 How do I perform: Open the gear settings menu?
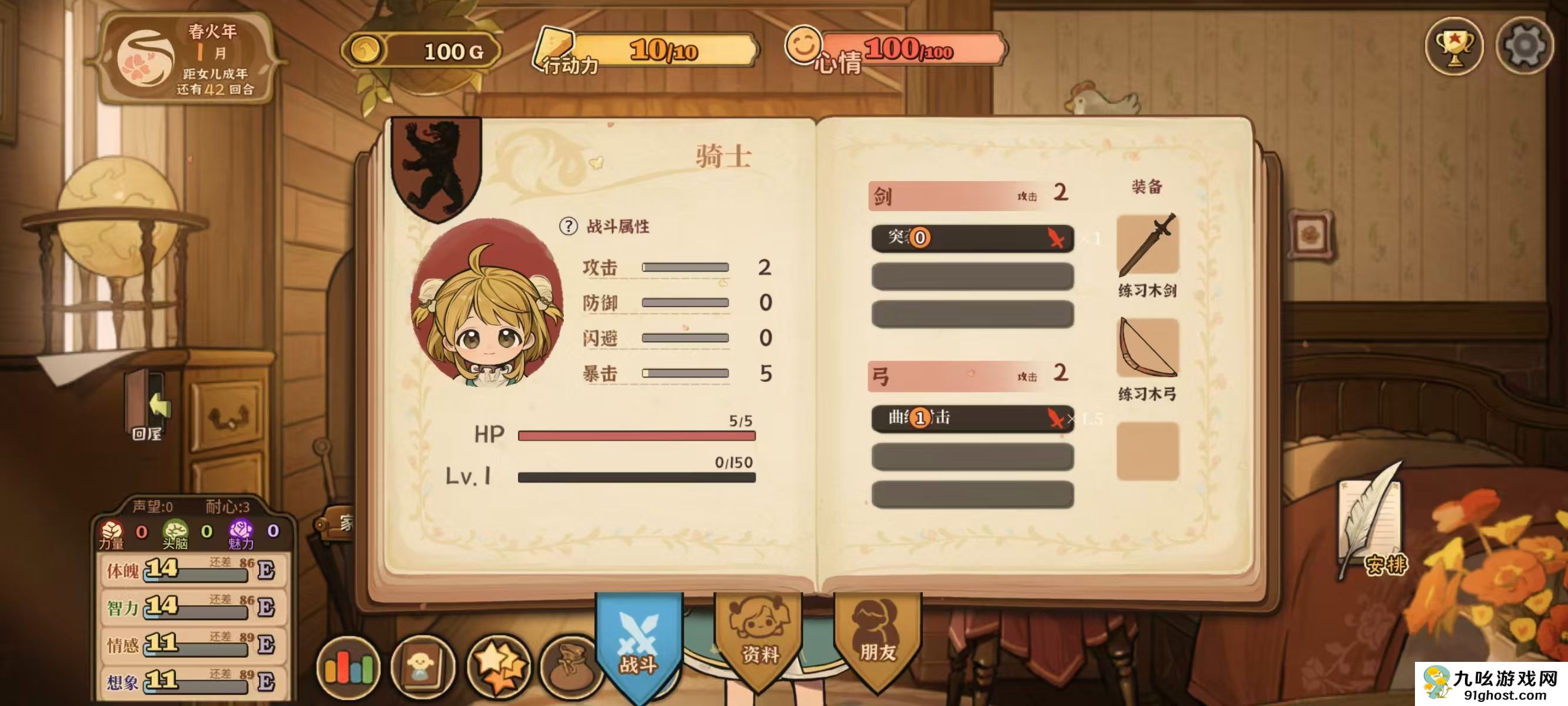click(x=1523, y=46)
